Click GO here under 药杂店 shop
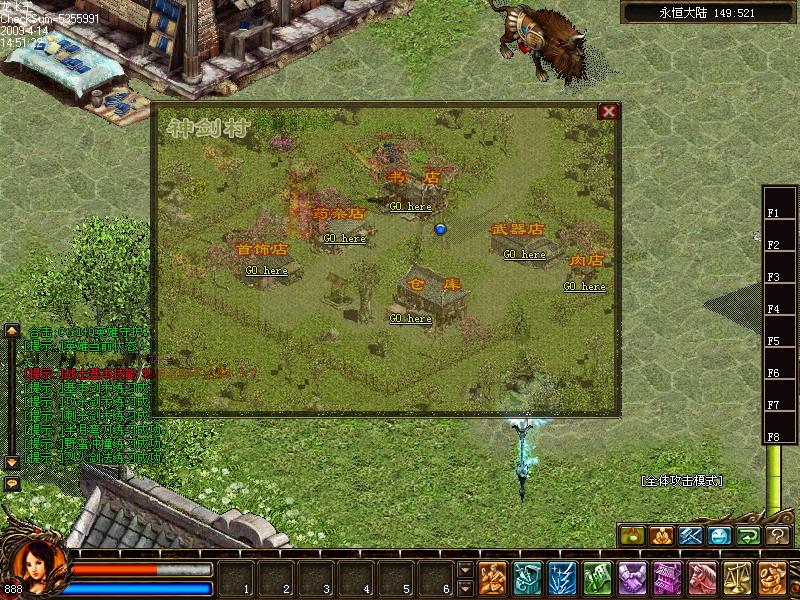 click(x=344, y=239)
